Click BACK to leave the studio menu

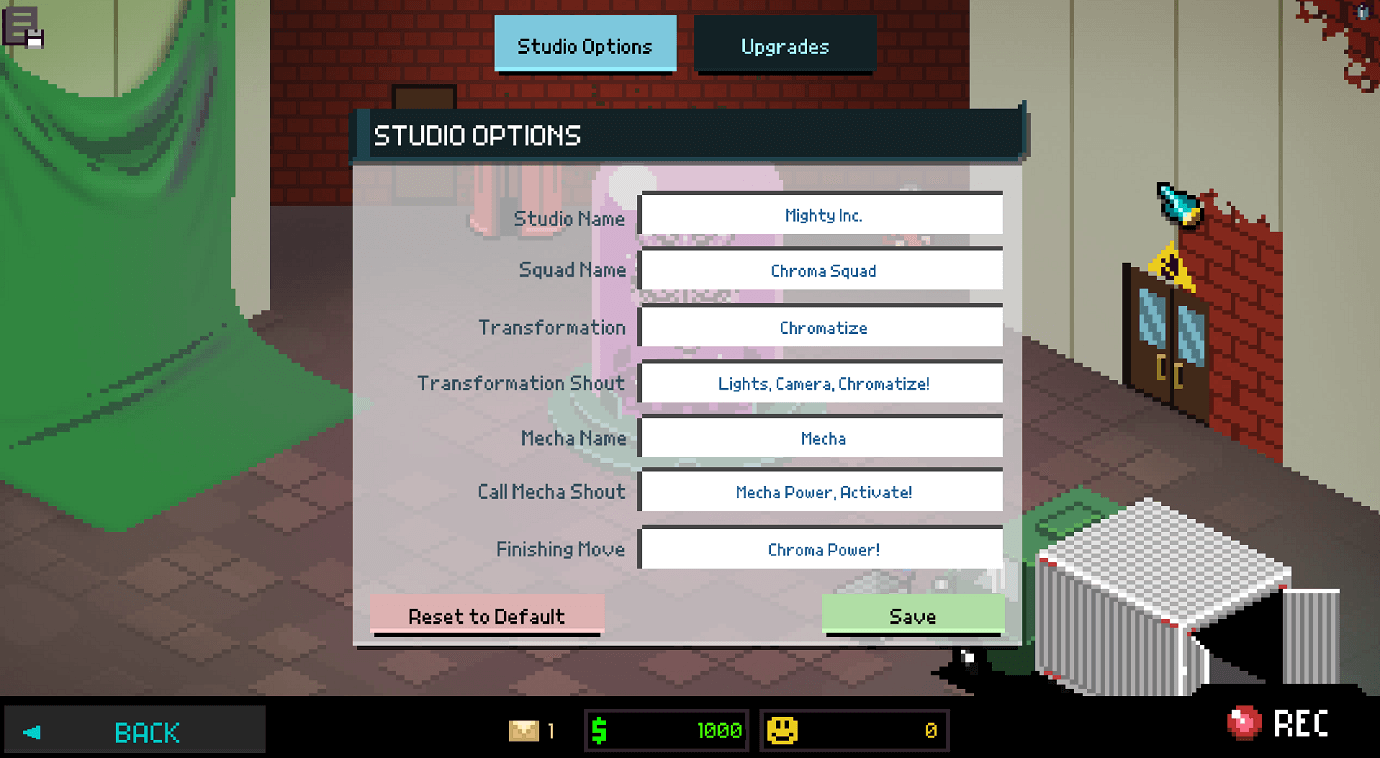tap(147, 731)
